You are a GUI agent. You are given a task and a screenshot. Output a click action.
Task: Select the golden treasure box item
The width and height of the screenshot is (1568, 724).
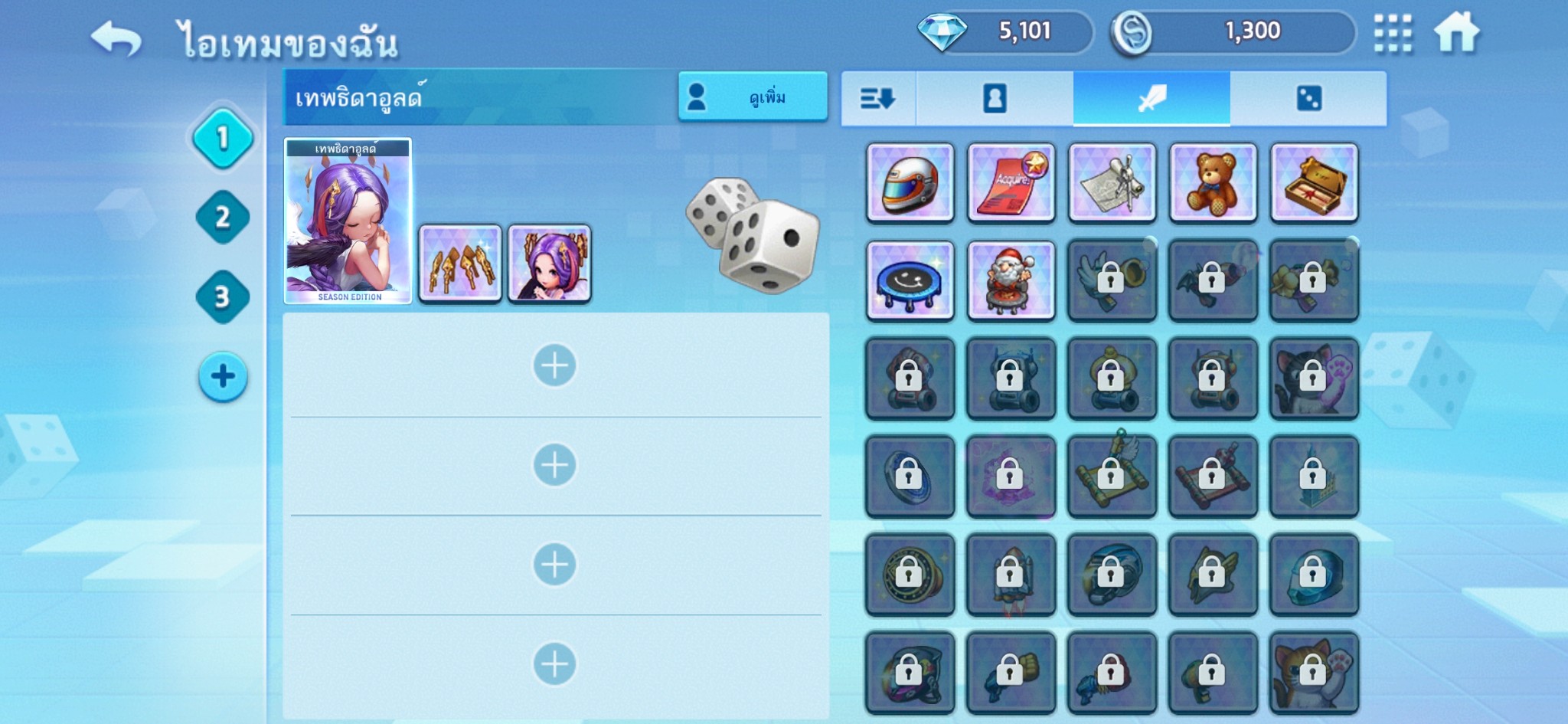click(x=1314, y=183)
